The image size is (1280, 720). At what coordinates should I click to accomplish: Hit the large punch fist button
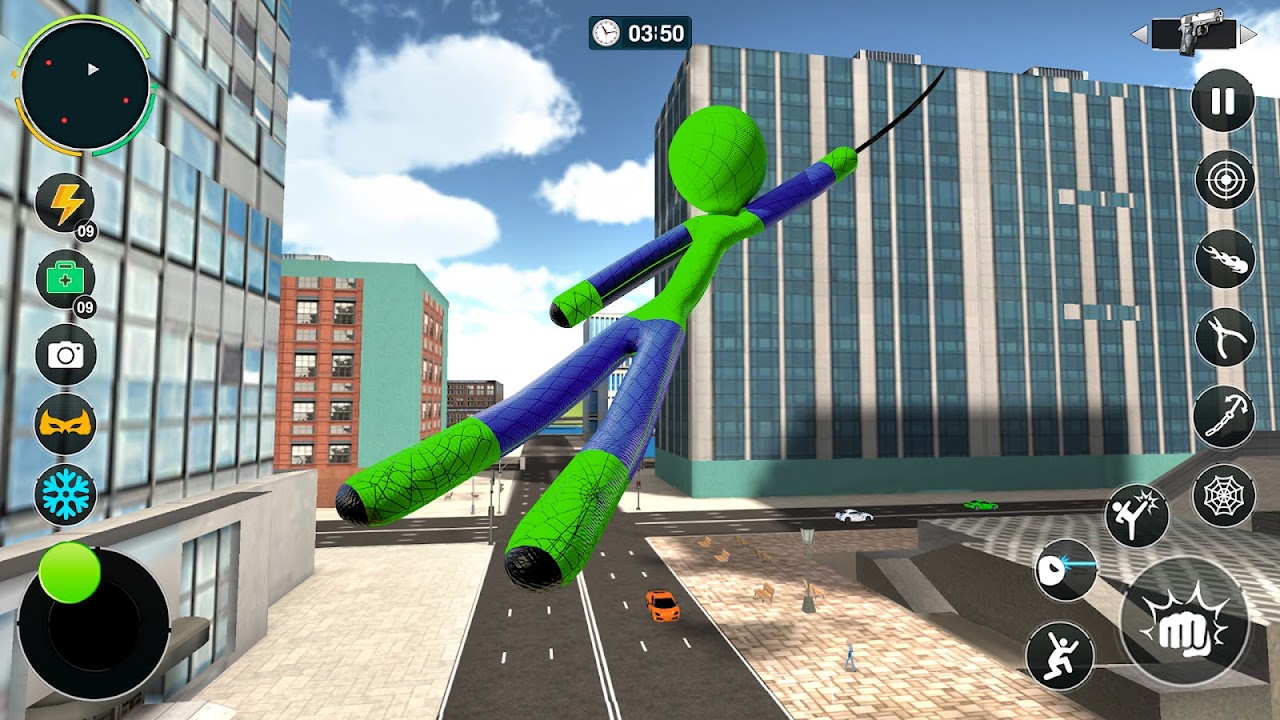pos(1185,622)
